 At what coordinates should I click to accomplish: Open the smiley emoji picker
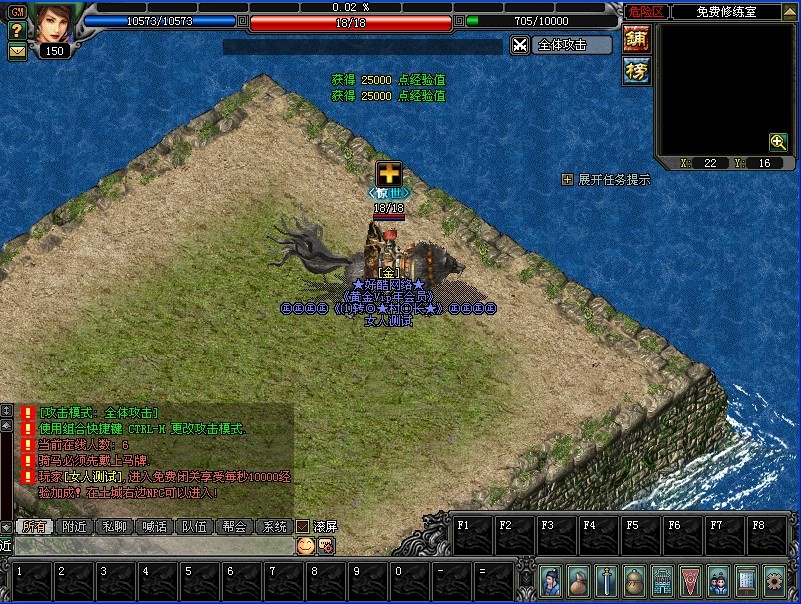305,546
